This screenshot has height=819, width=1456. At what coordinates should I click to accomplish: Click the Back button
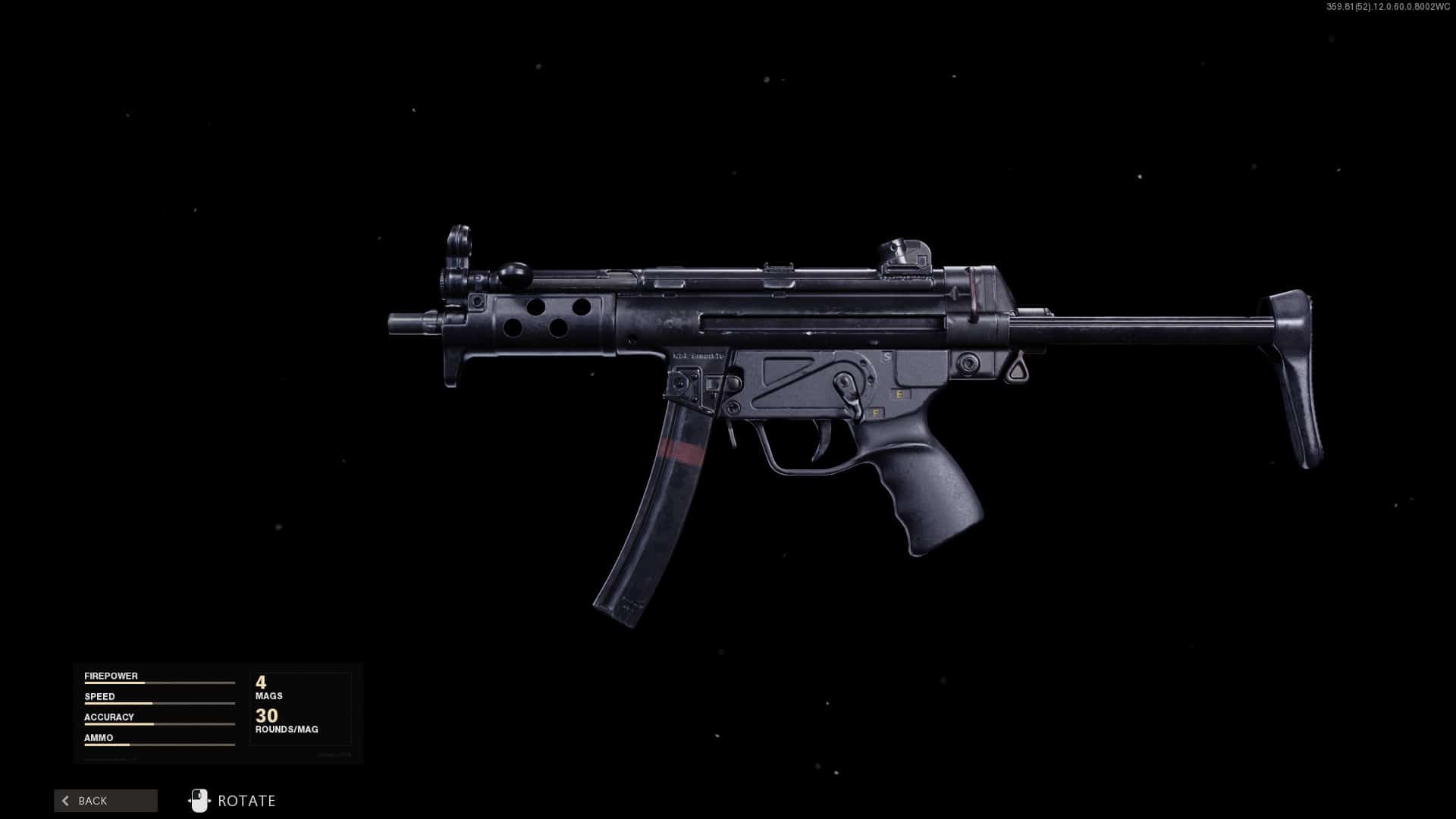point(105,801)
